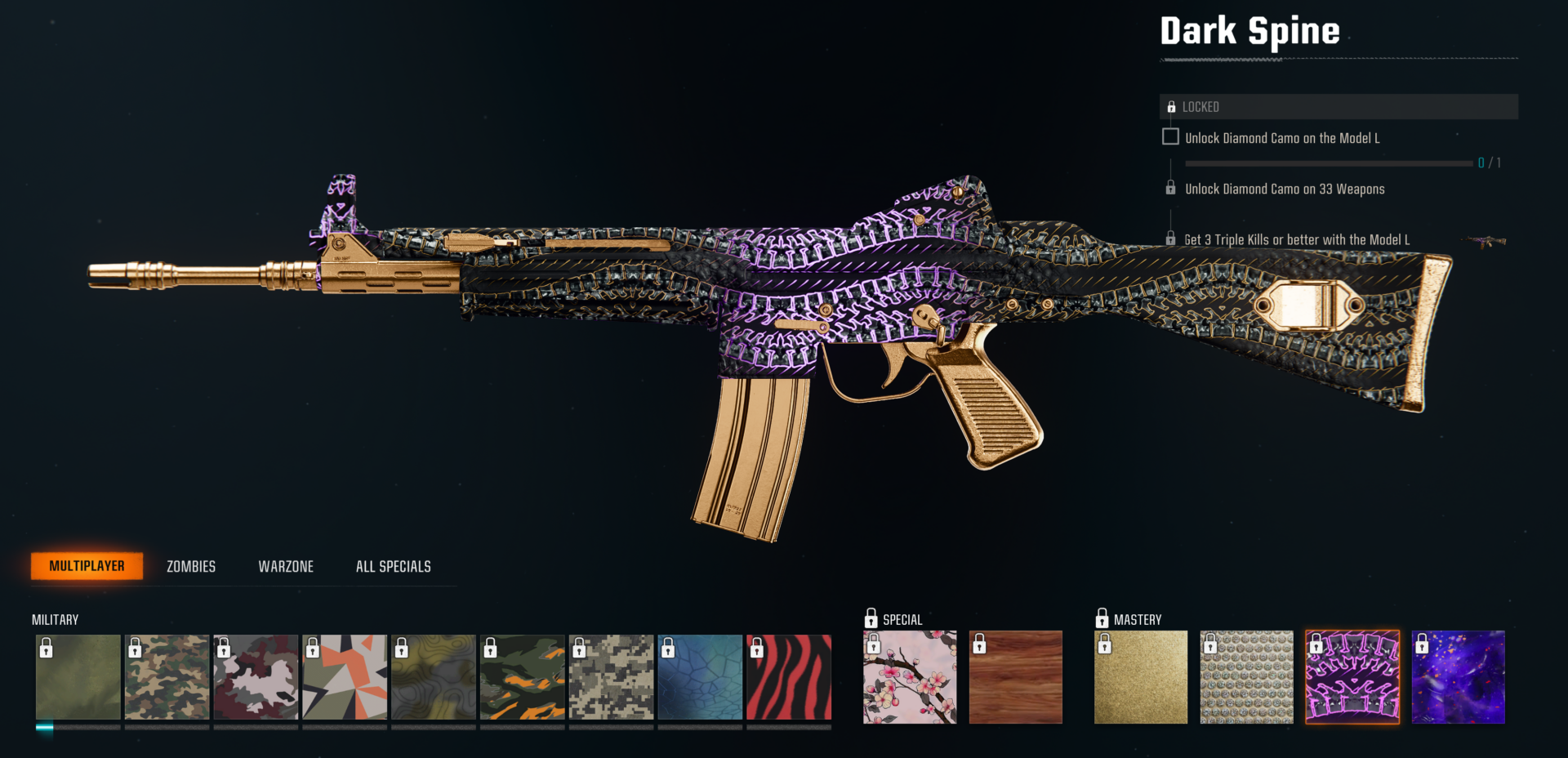The height and width of the screenshot is (758, 1568).
Task: Pick the grey digital pixel camo
Action: pyautogui.click(x=612, y=677)
